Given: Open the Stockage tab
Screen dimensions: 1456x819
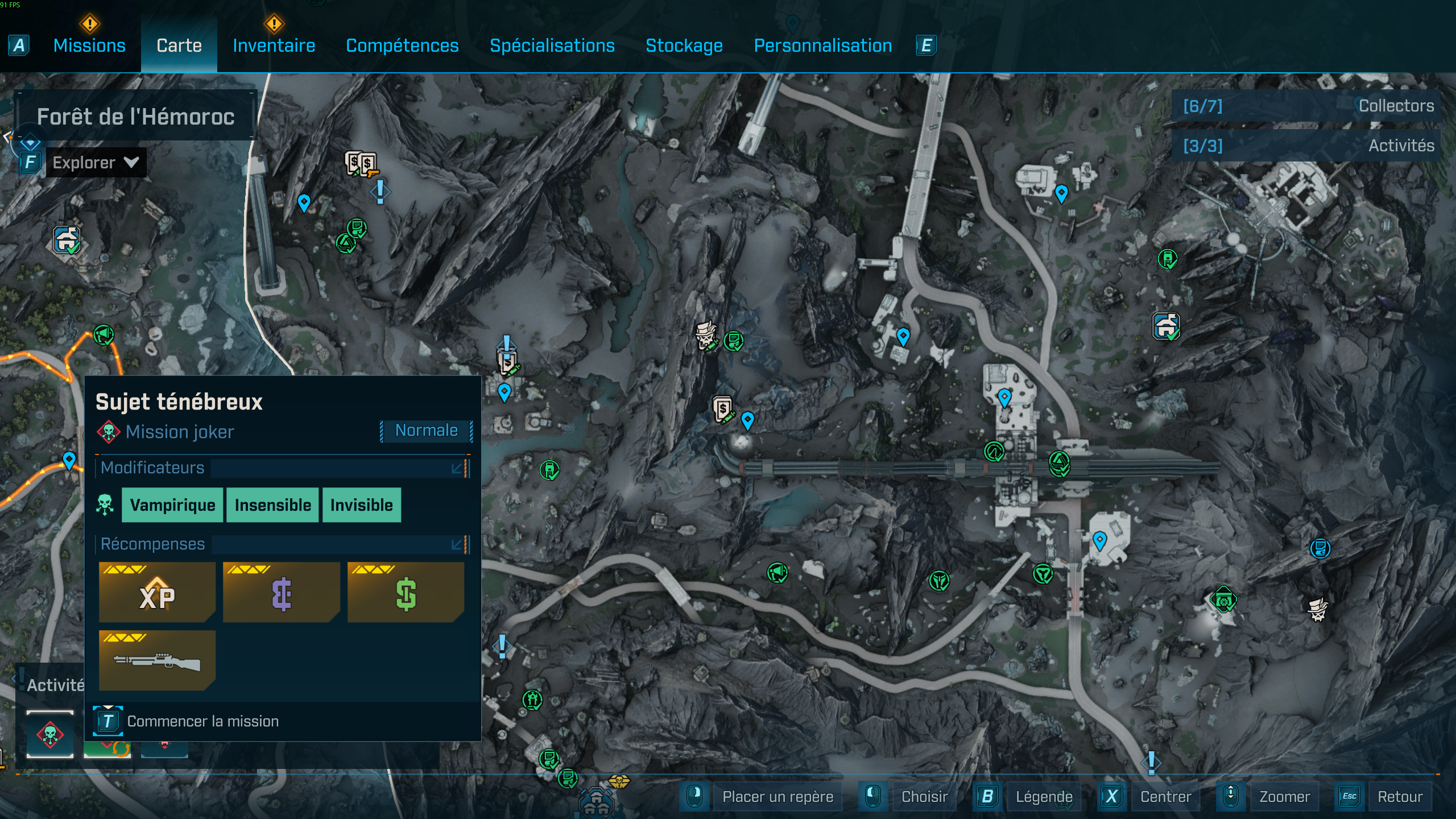Looking at the screenshot, I should [x=684, y=45].
